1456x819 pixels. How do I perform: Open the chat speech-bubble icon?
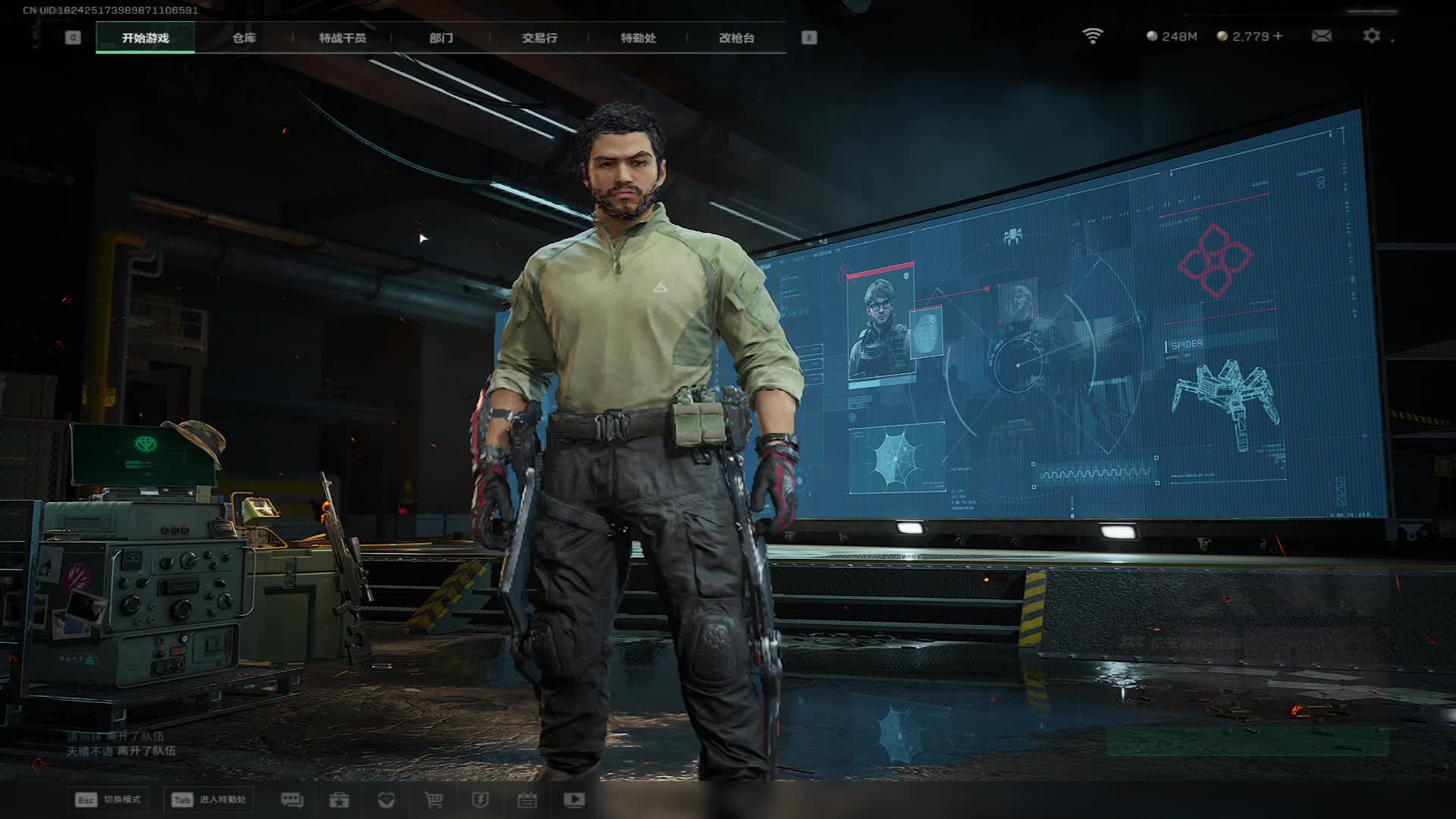point(292,800)
